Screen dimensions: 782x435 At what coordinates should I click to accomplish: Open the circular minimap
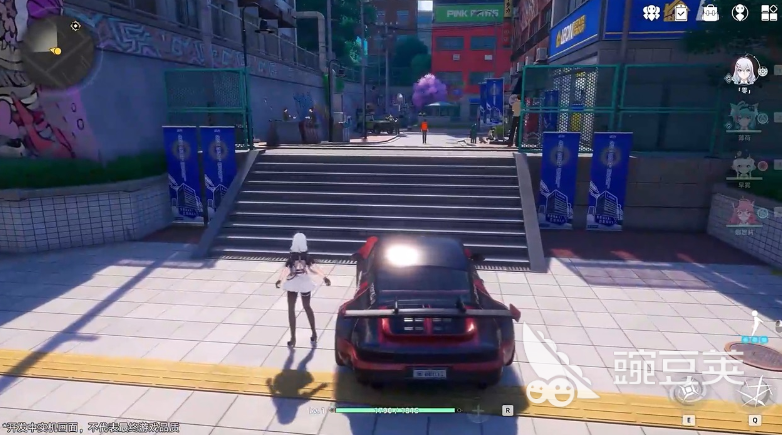coord(59,48)
